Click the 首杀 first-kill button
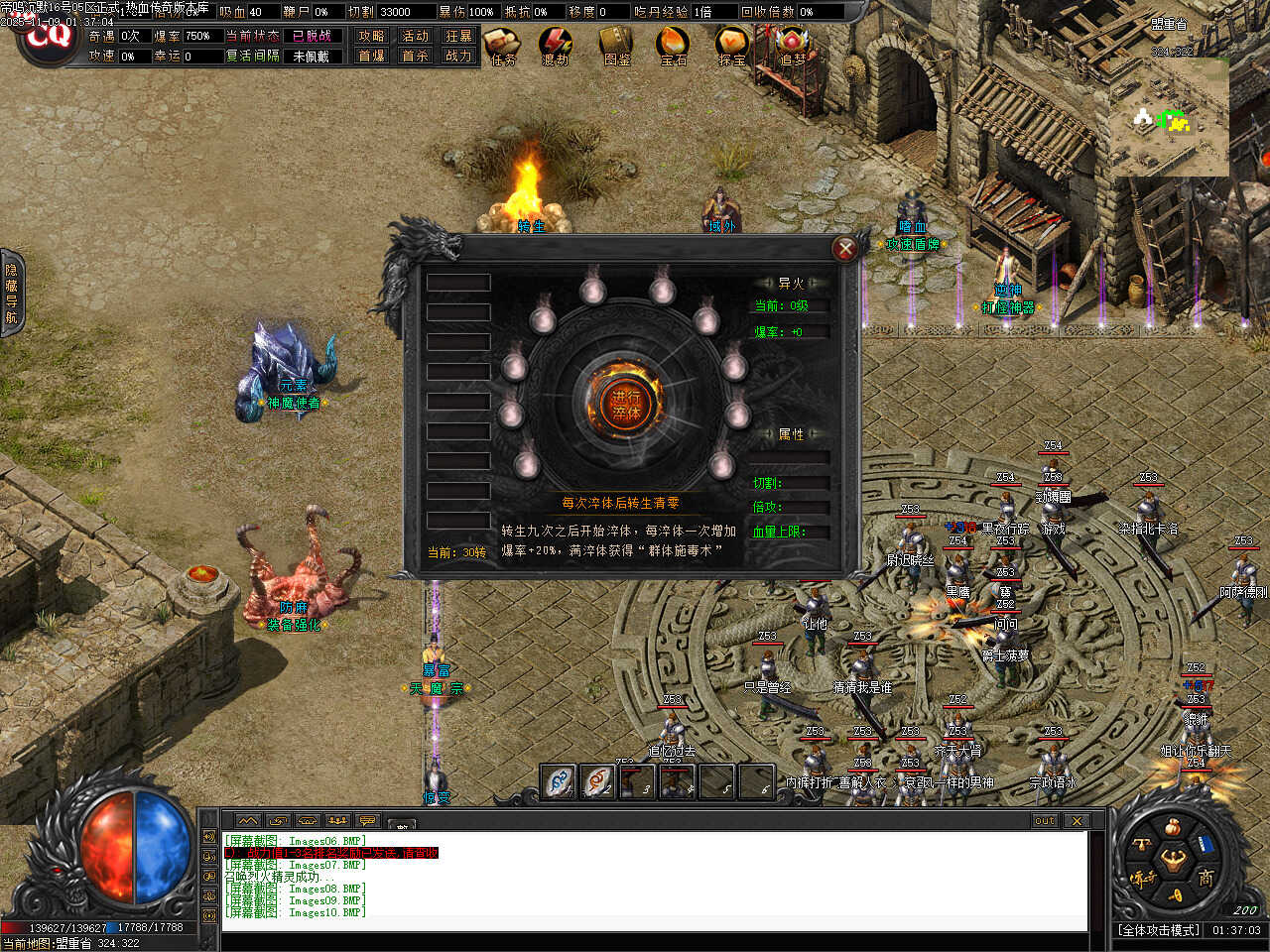 tap(415, 56)
